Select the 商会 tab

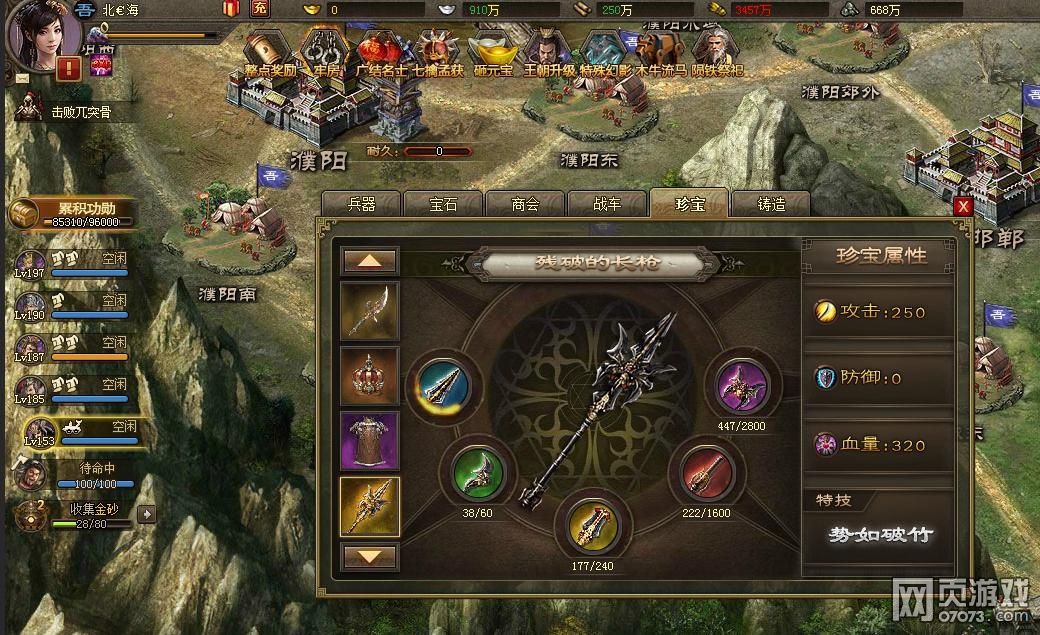point(525,204)
